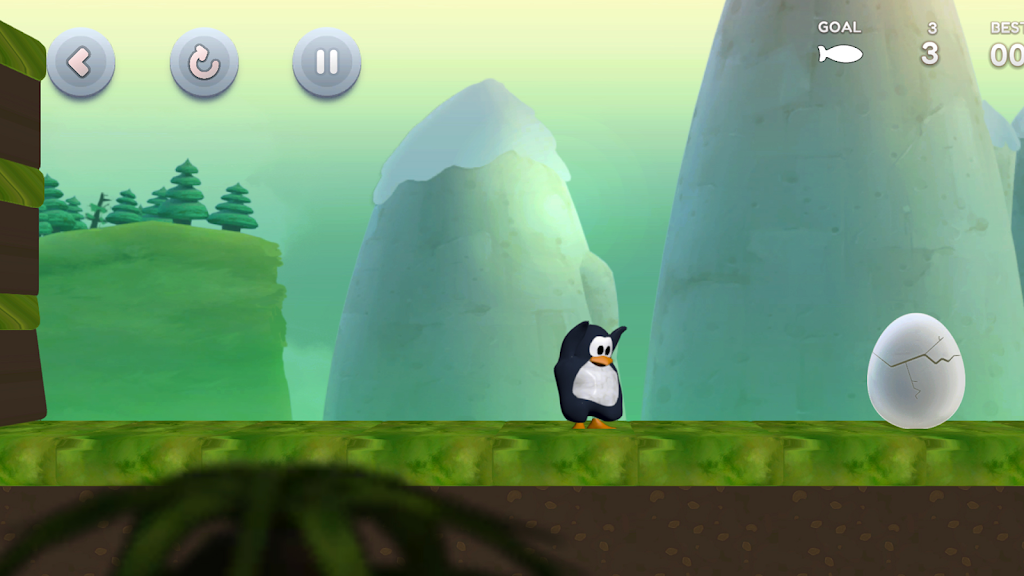Click the back arrow button
The image size is (1024, 576).
click(80, 63)
